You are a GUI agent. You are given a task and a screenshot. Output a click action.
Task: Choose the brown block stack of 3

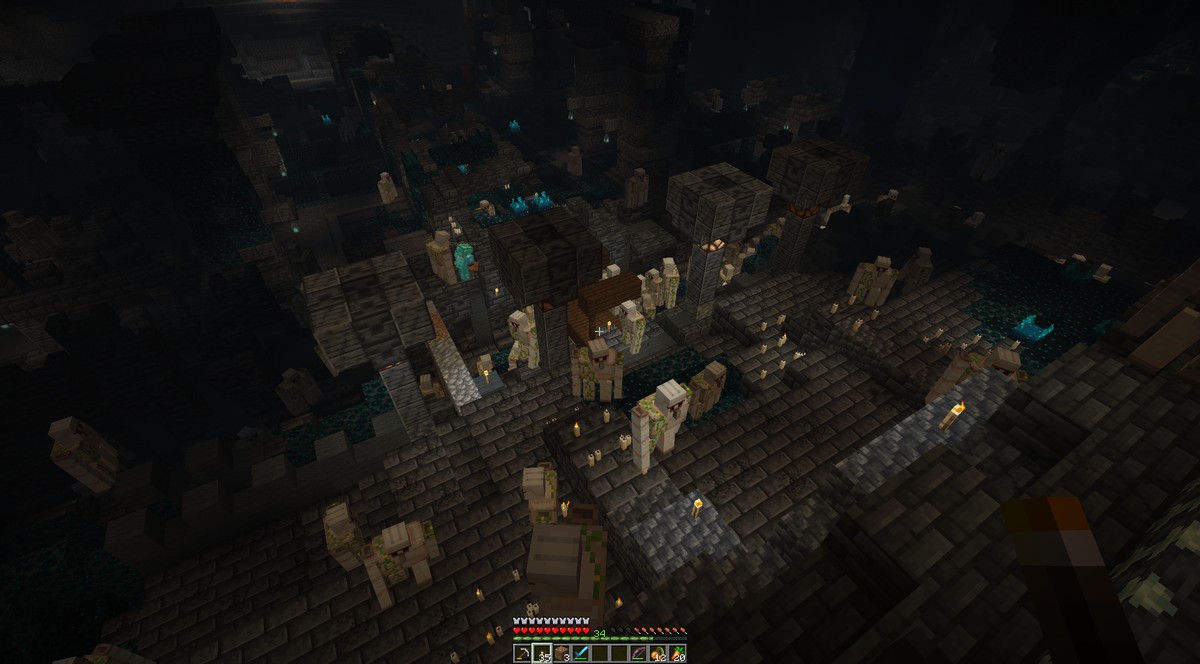pos(562,653)
